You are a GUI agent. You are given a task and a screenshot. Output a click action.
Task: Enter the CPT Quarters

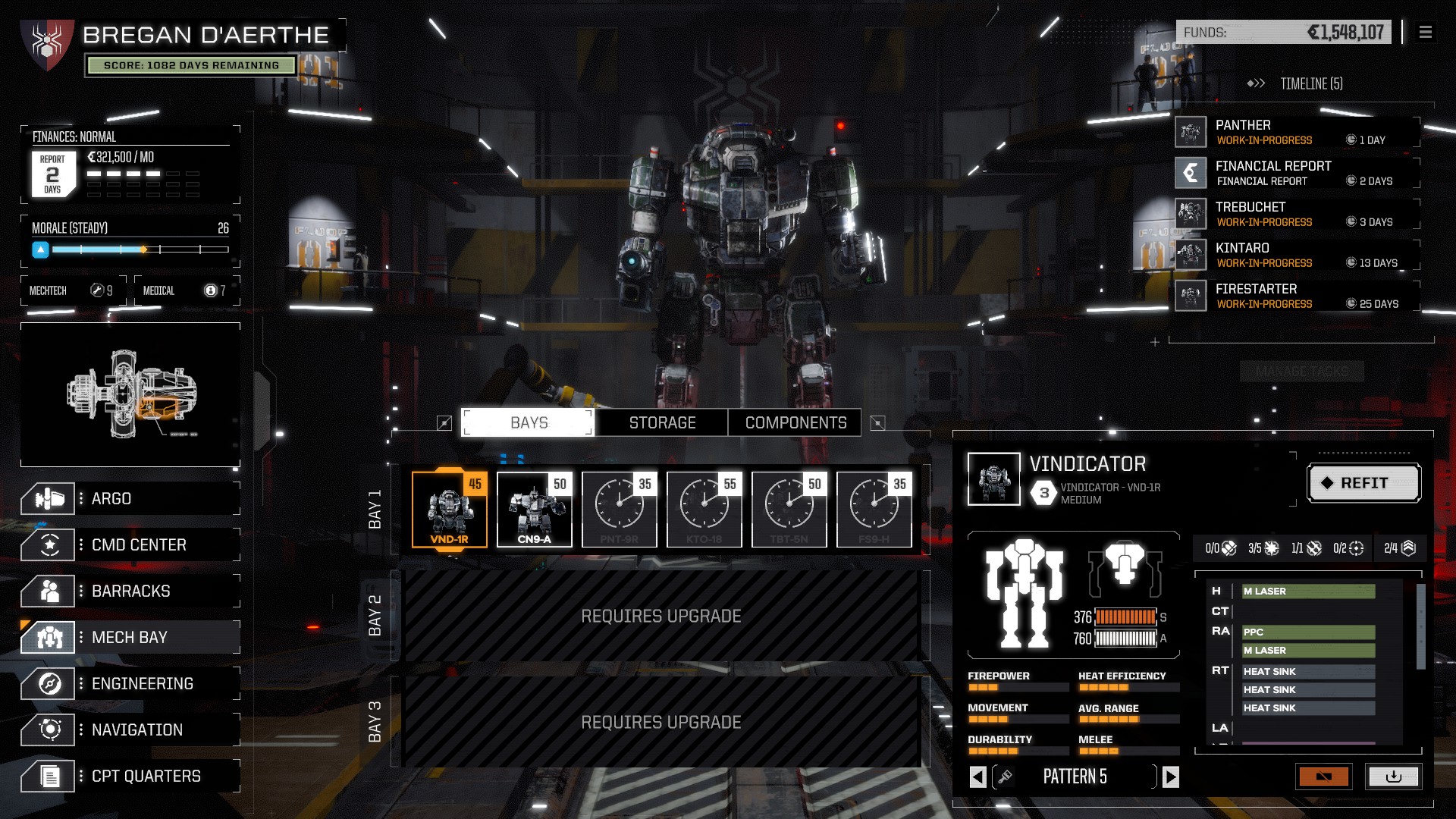(130, 777)
